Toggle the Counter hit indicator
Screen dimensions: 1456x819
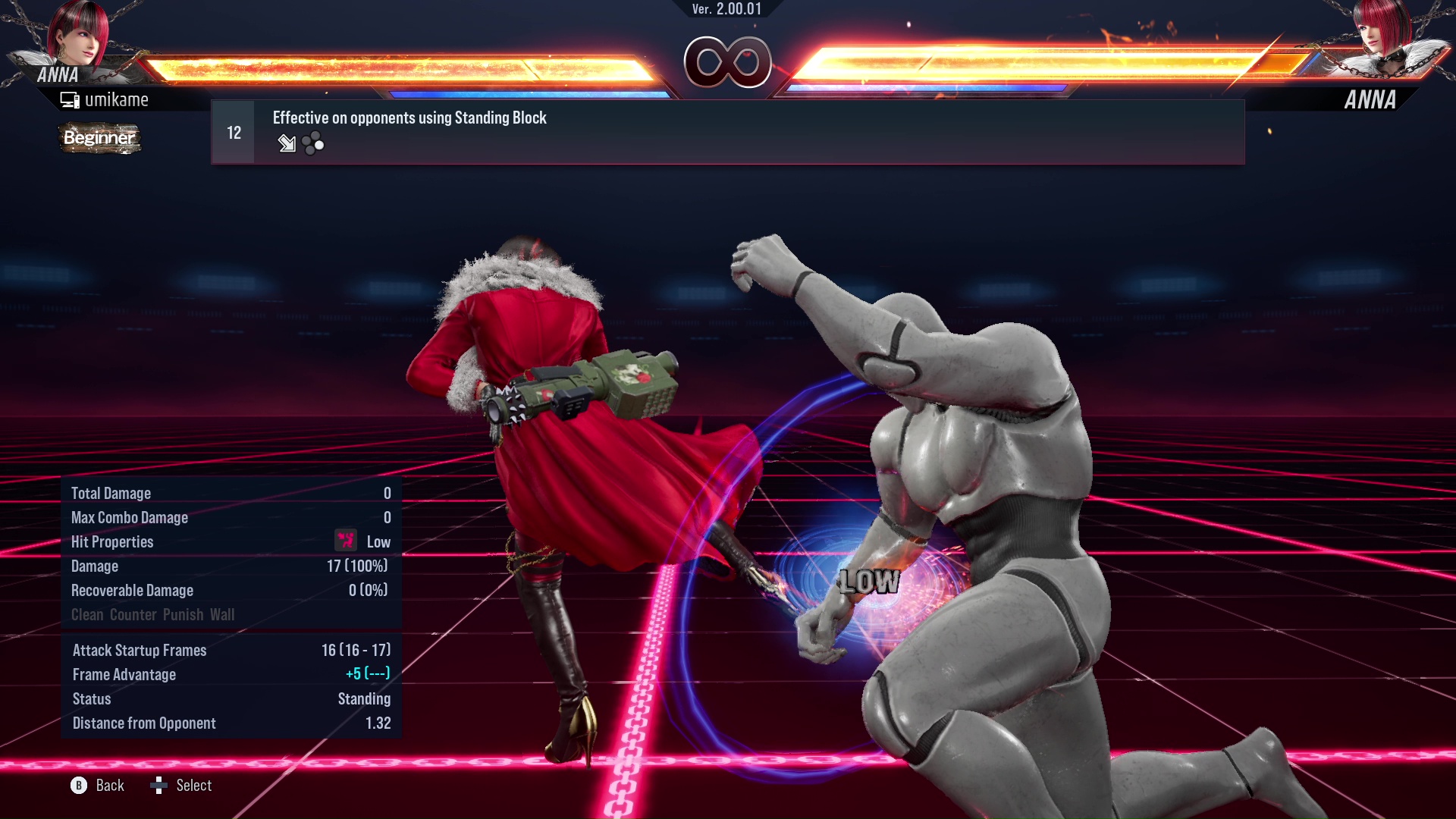133,615
